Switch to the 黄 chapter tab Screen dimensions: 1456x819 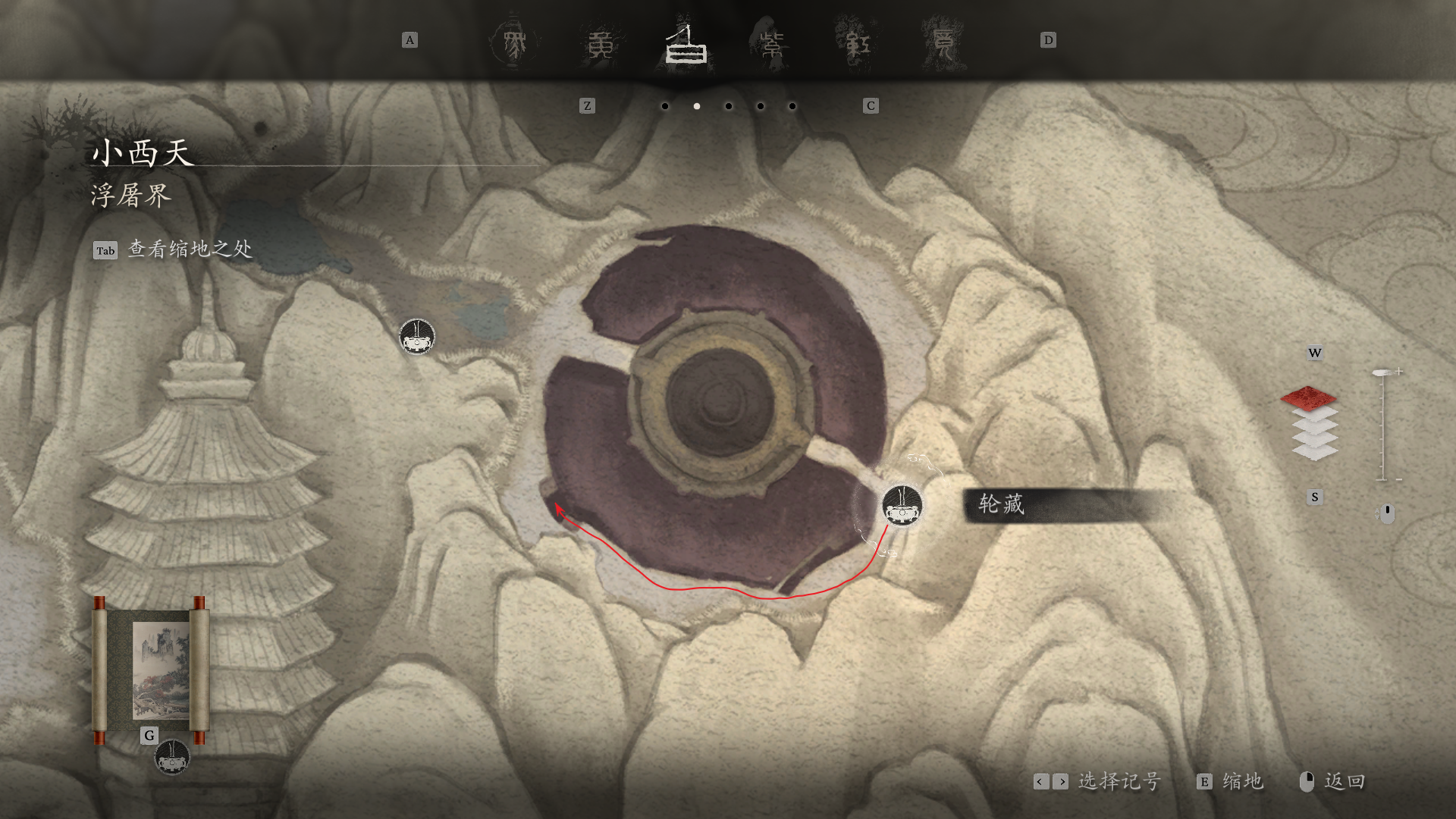[x=601, y=45]
